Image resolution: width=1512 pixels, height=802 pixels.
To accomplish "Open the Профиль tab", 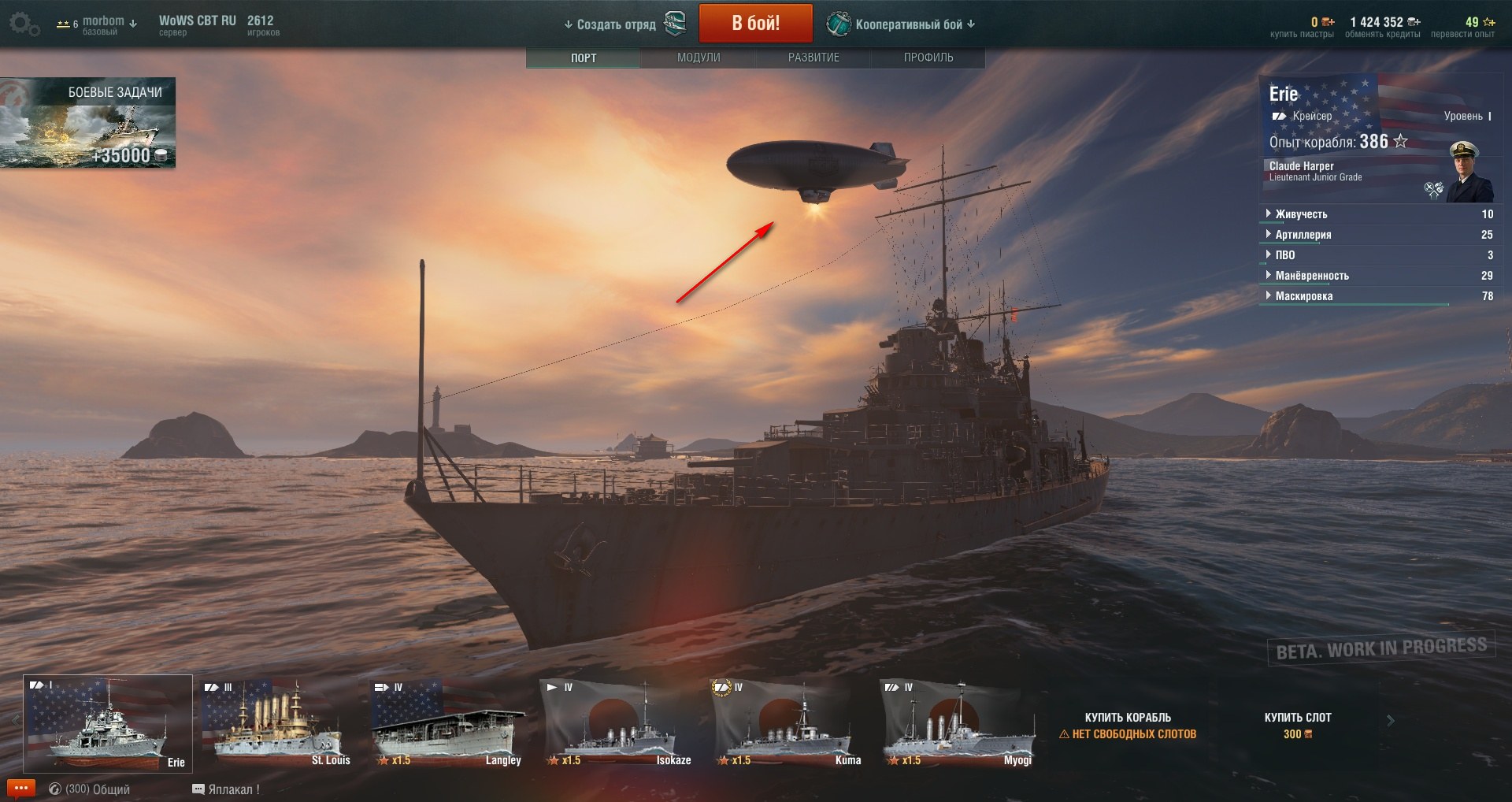I will pos(928,58).
